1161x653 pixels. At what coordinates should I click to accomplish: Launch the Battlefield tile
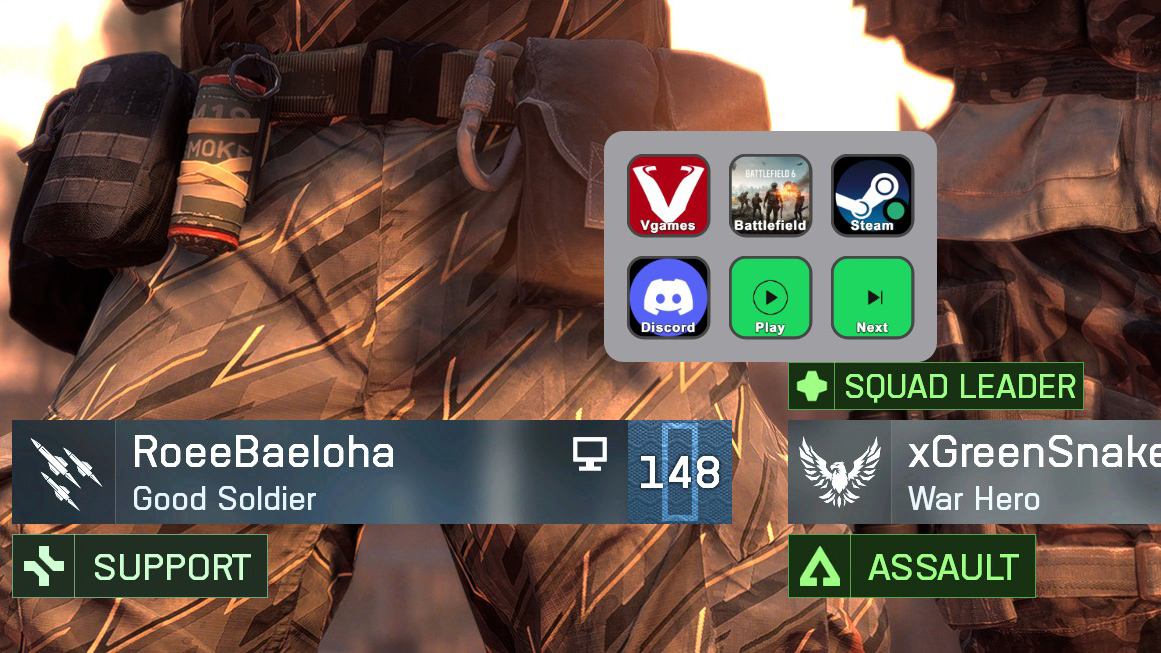point(770,195)
